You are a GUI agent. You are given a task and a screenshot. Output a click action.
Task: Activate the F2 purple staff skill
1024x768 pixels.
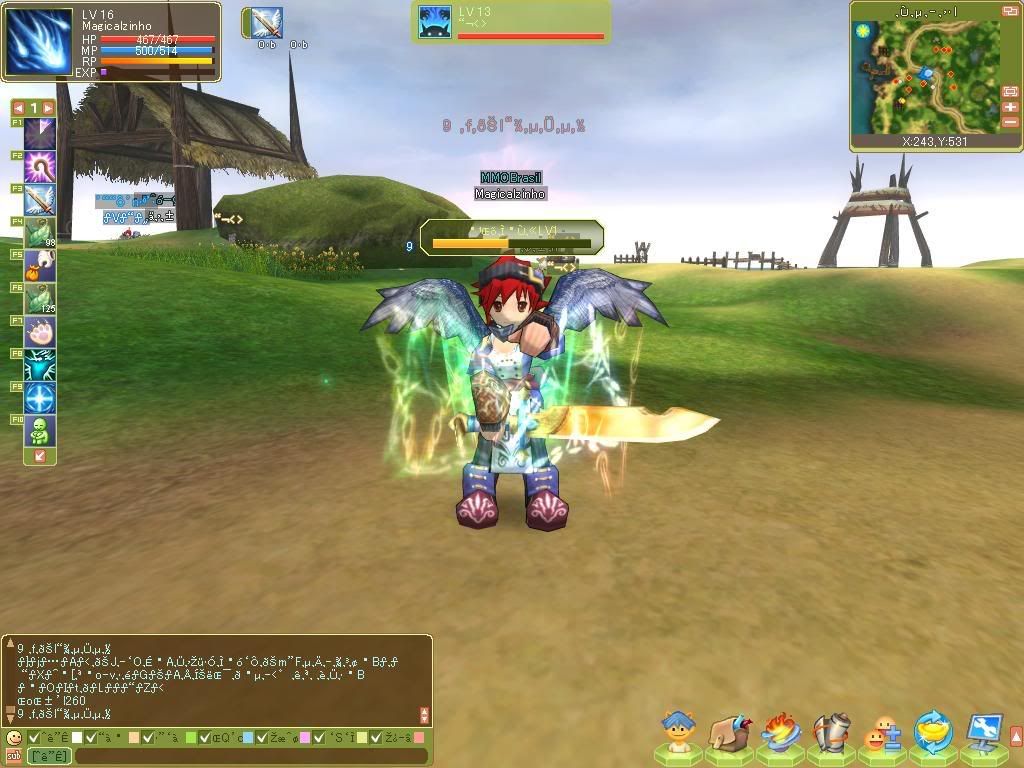[40, 167]
